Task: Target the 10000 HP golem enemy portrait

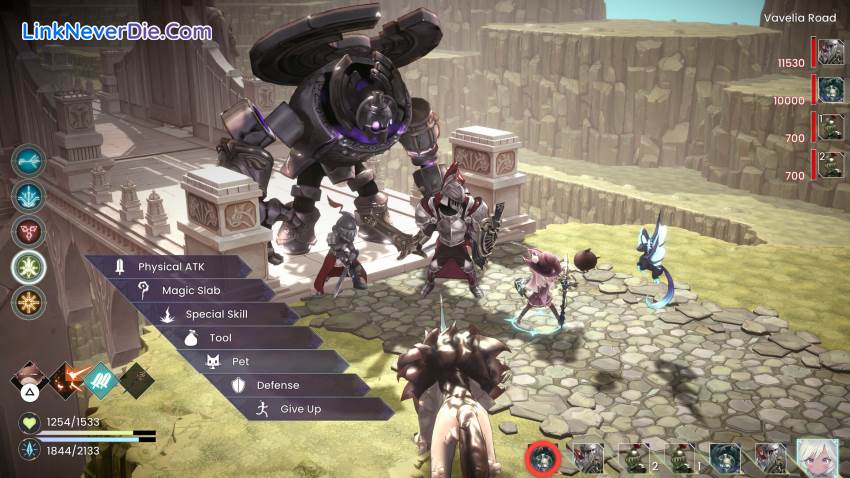Action: [831, 90]
